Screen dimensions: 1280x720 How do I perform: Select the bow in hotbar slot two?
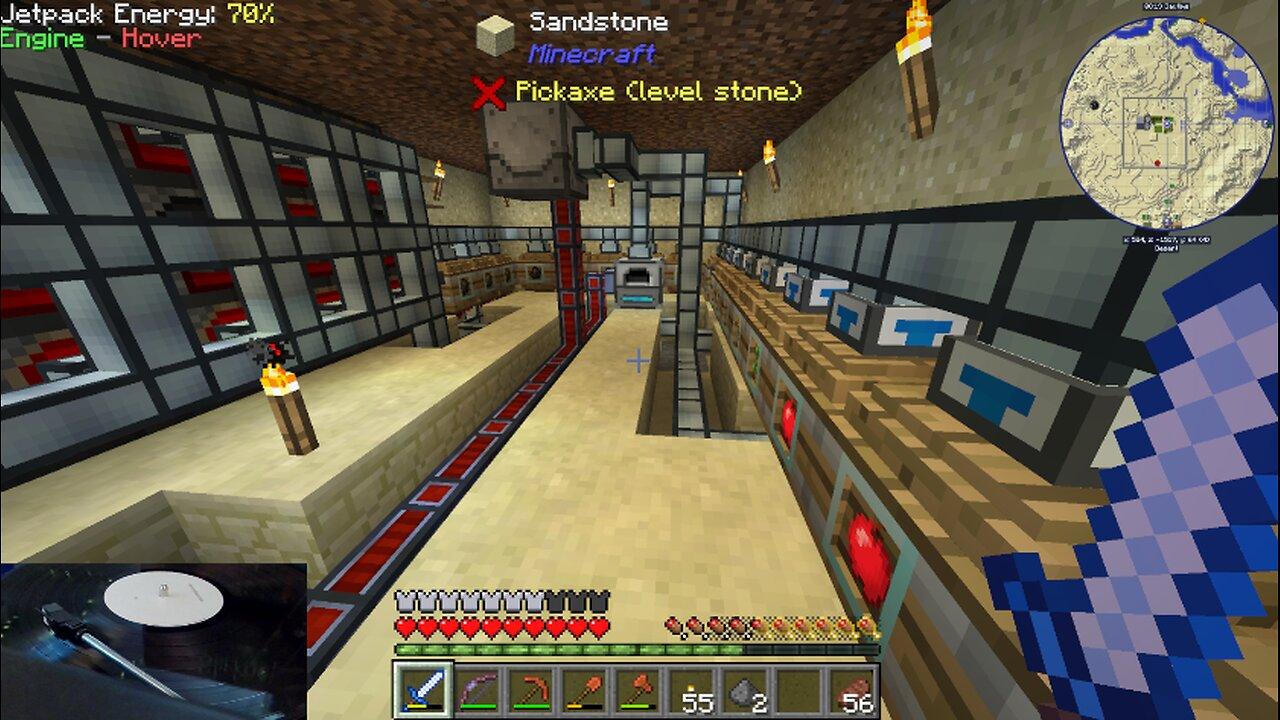[477, 690]
